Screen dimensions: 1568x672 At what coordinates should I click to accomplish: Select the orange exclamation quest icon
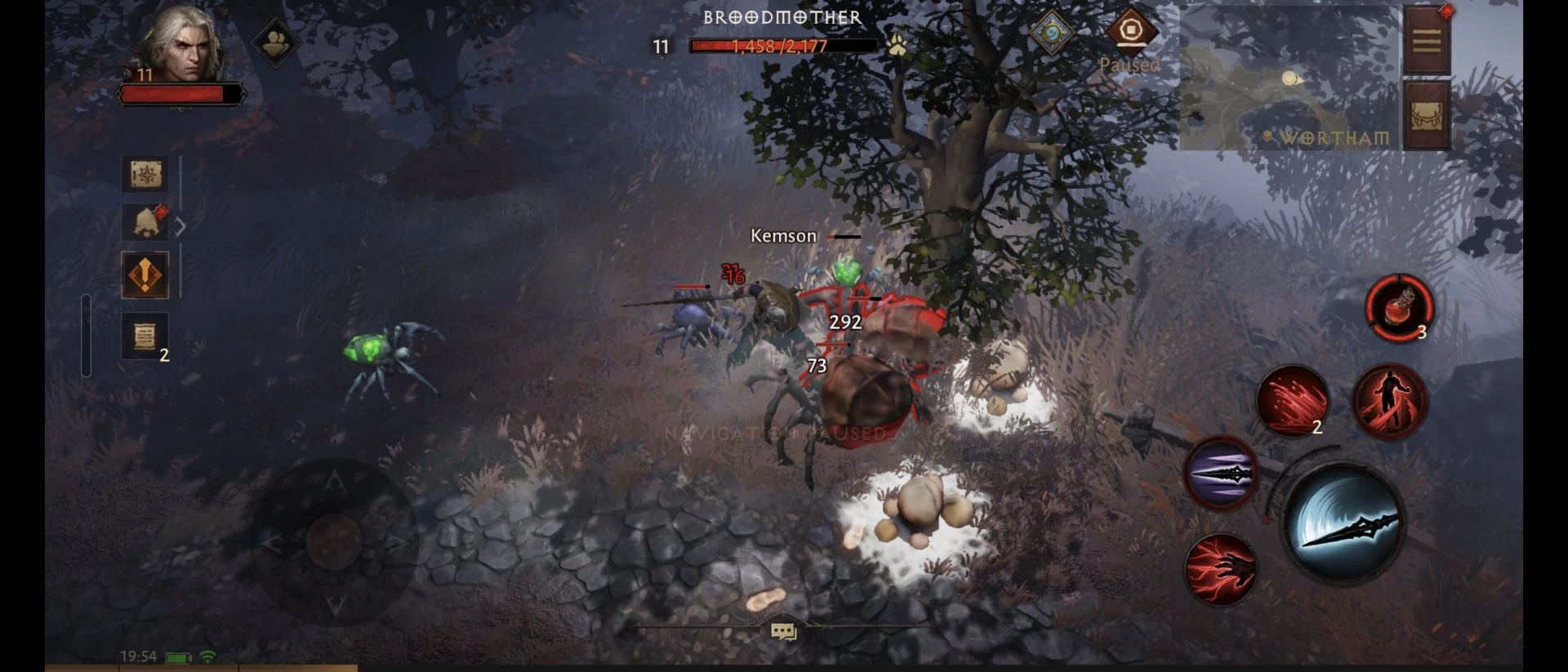[145, 275]
